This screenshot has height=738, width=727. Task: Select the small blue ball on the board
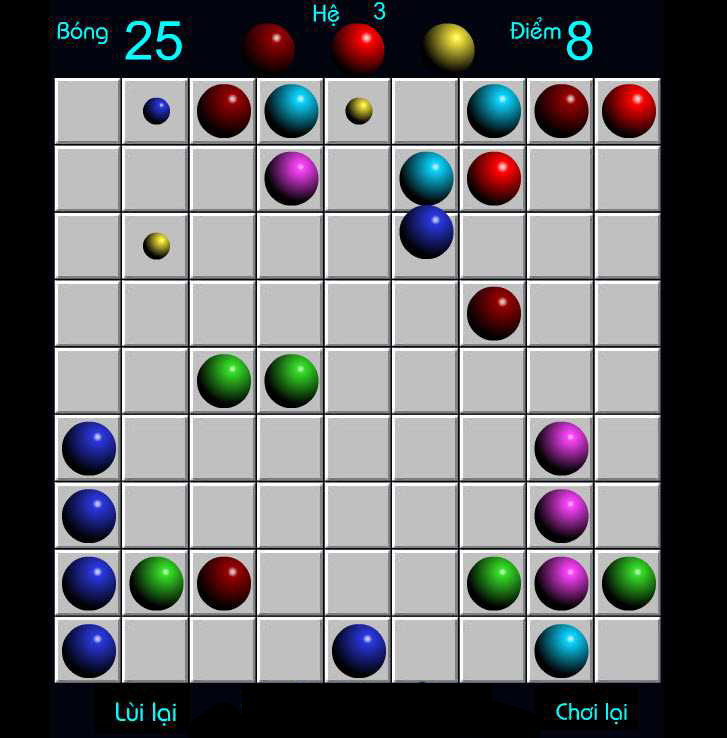pos(156,111)
